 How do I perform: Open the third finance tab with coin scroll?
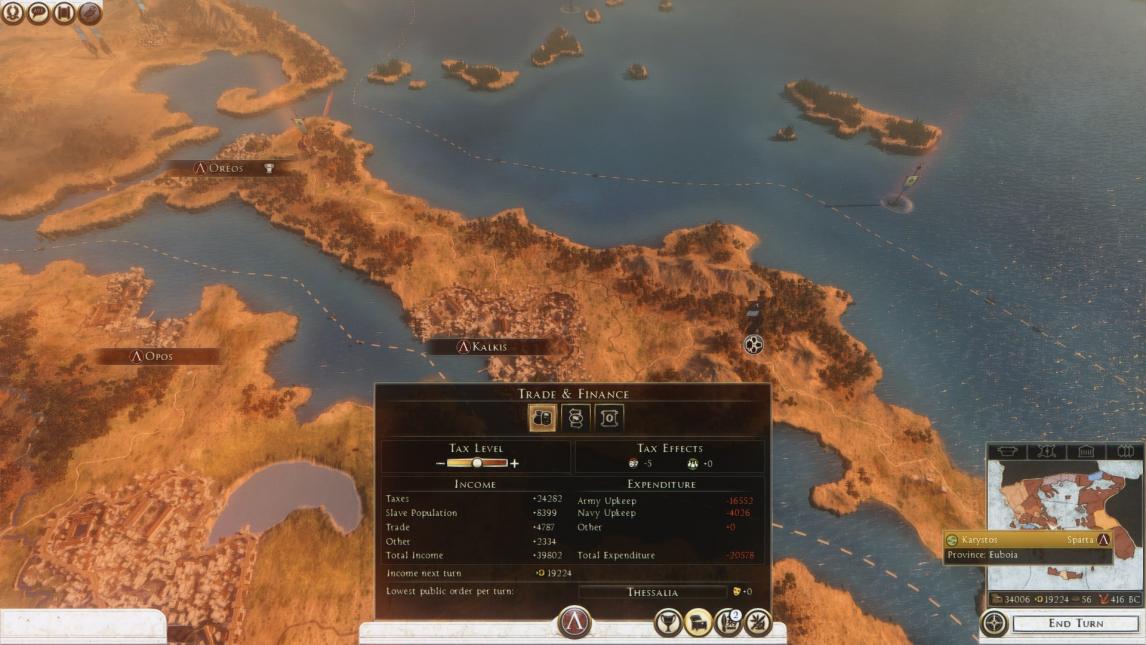pyautogui.click(x=608, y=418)
